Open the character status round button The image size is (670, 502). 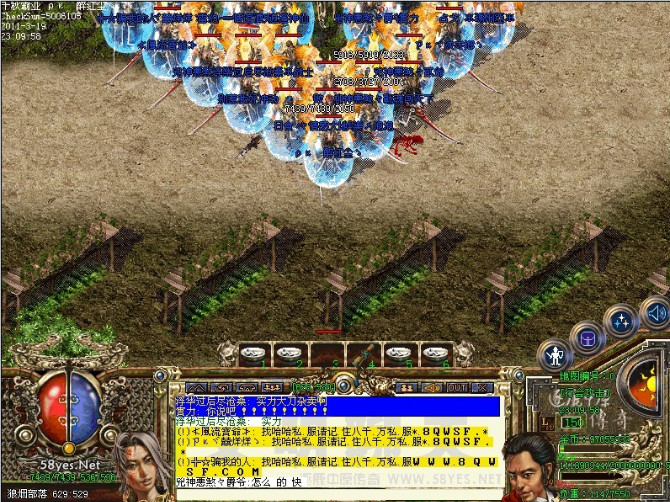click(555, 354)
